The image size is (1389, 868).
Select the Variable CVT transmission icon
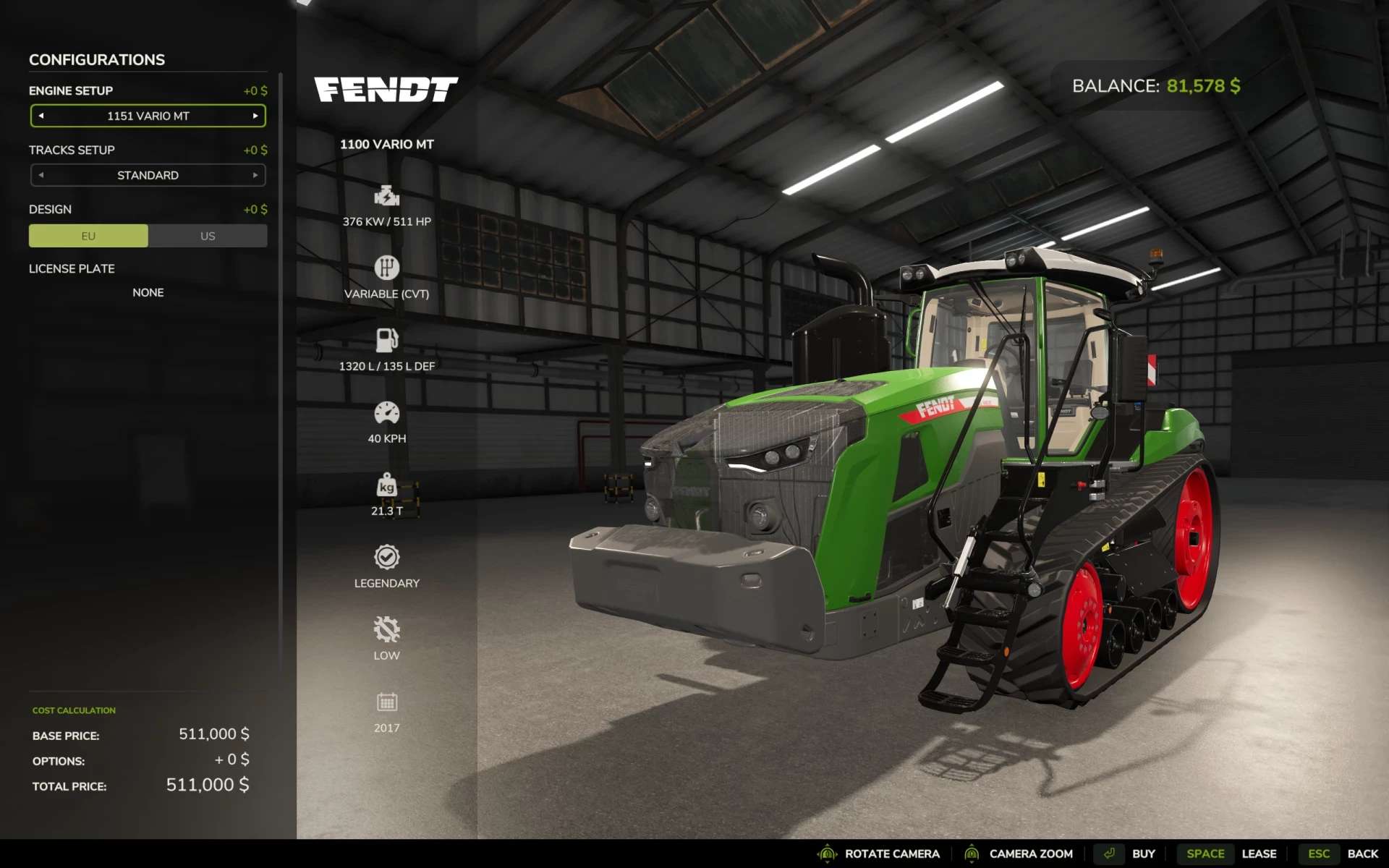tap(387, 268)
